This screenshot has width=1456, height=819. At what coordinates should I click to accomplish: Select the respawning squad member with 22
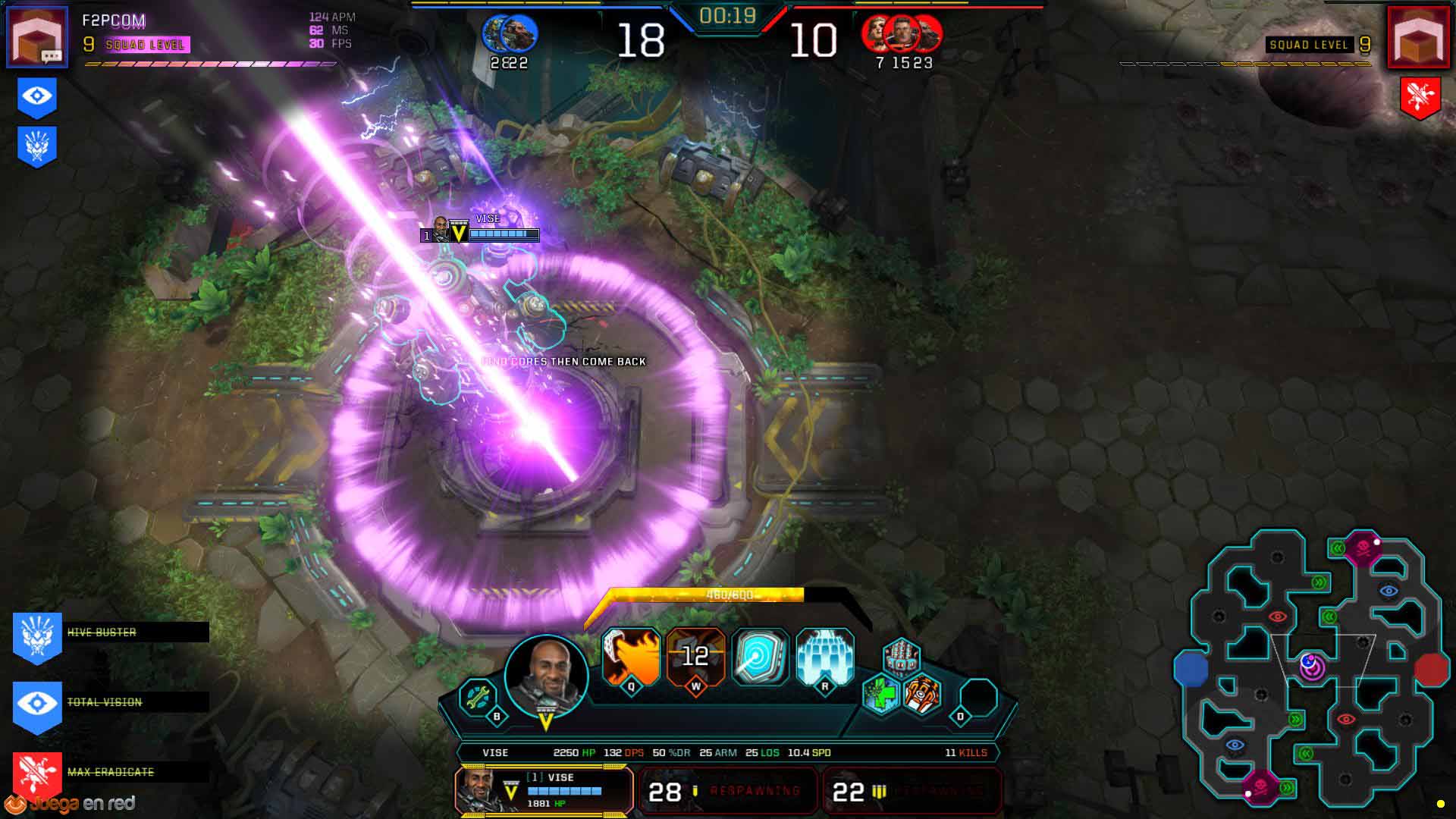(x=912, y=791)
